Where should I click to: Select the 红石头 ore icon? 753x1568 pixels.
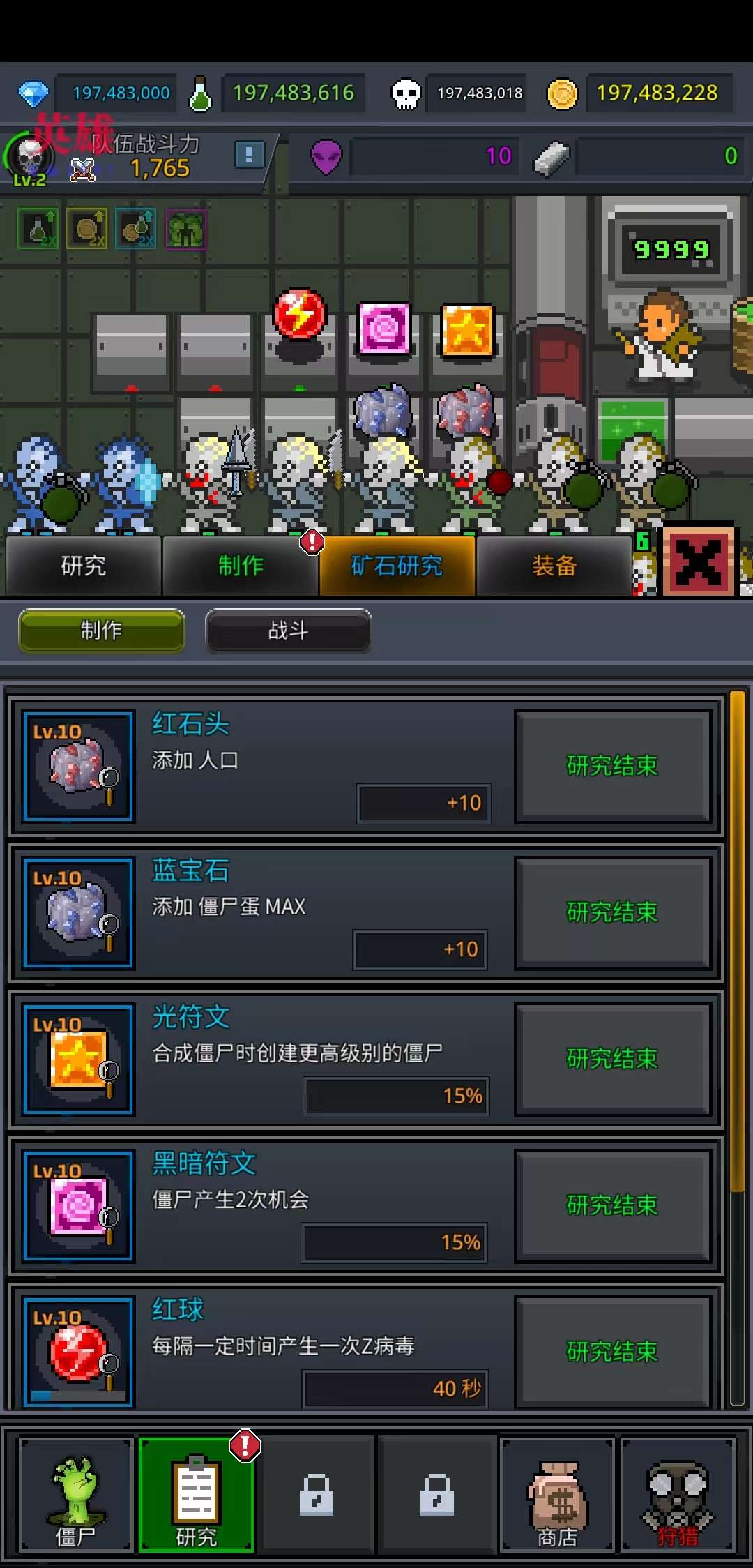[78, 767]
